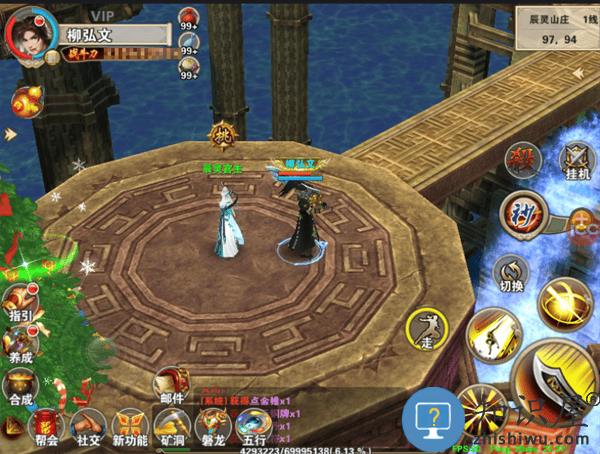
Task: Open the 邮件 mail icon
Action: 170,385
